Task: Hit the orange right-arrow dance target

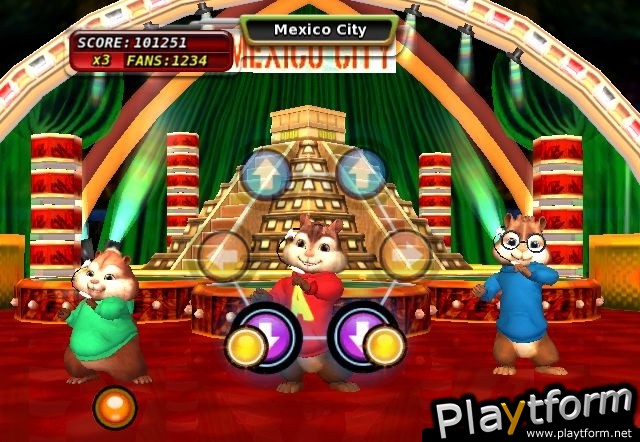Action: click(x=405, y=255)
